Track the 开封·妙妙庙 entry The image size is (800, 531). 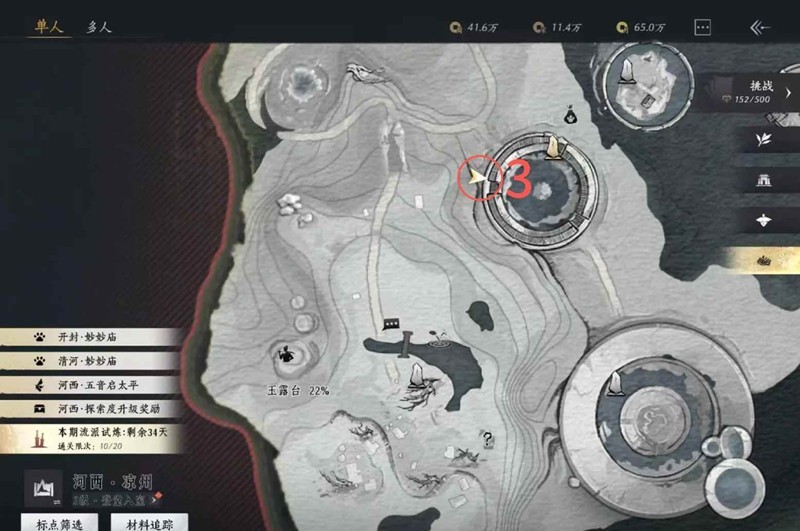point(92,338)
